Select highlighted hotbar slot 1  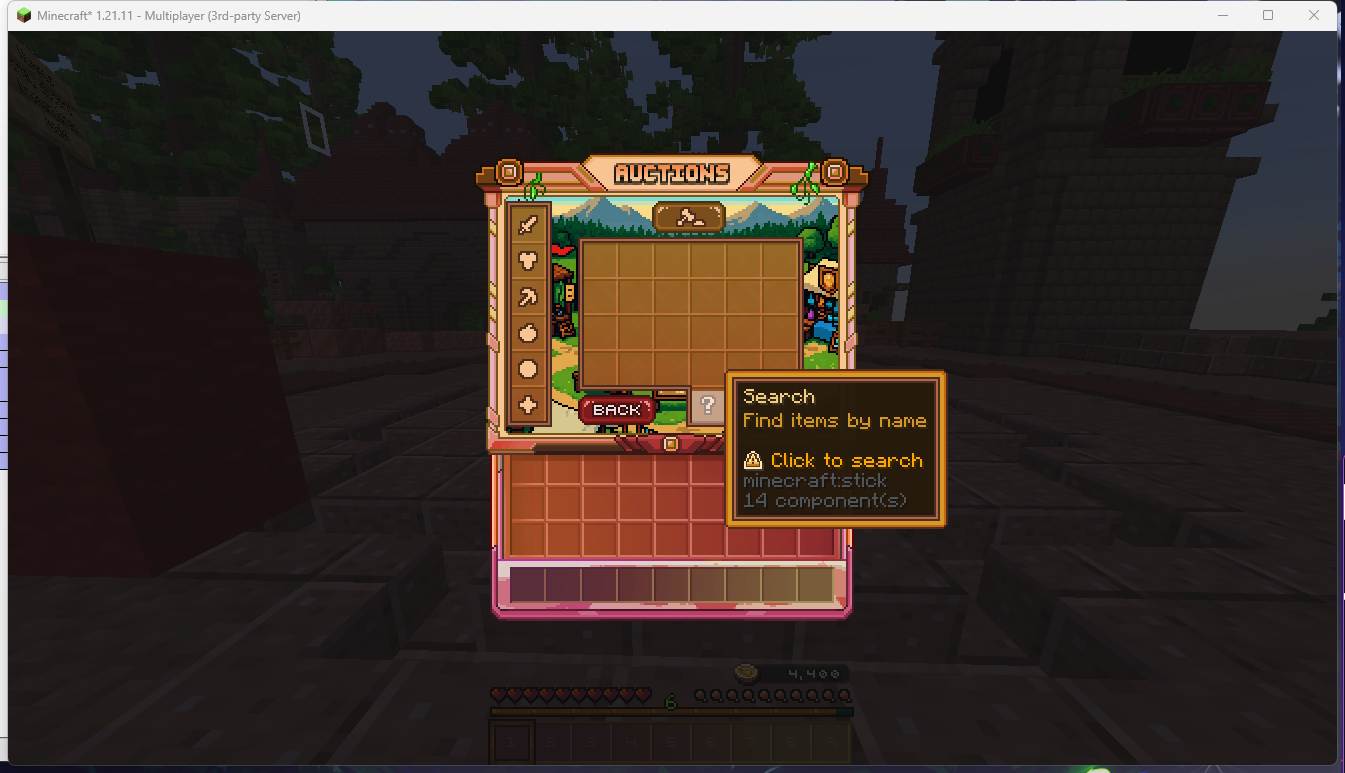(511, 741)
